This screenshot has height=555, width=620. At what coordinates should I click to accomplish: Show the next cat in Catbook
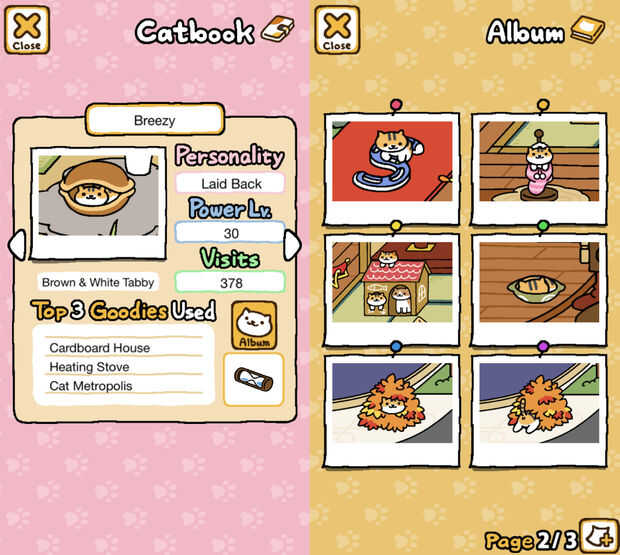click(292, 244)
